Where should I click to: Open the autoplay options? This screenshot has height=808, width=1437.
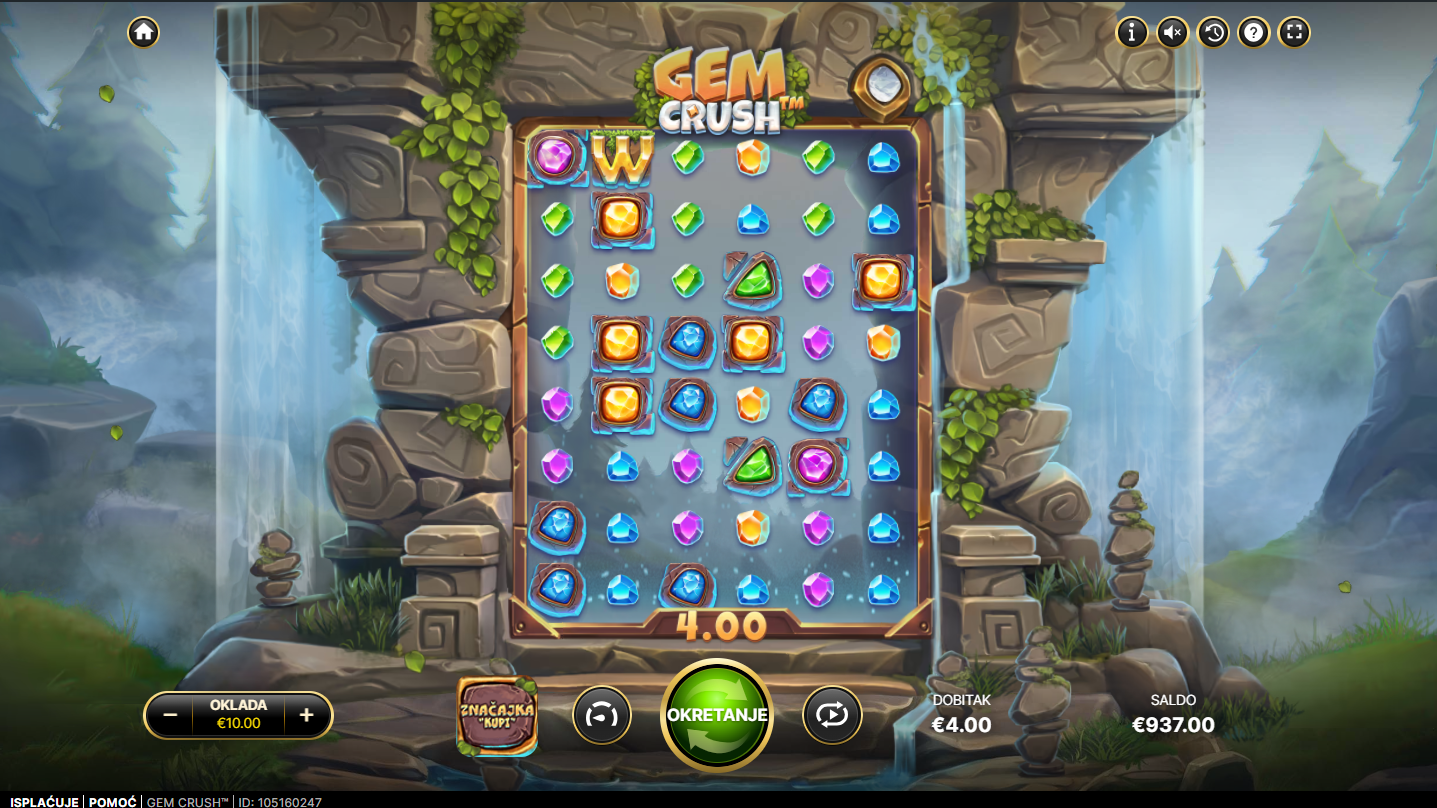[832, 715]
